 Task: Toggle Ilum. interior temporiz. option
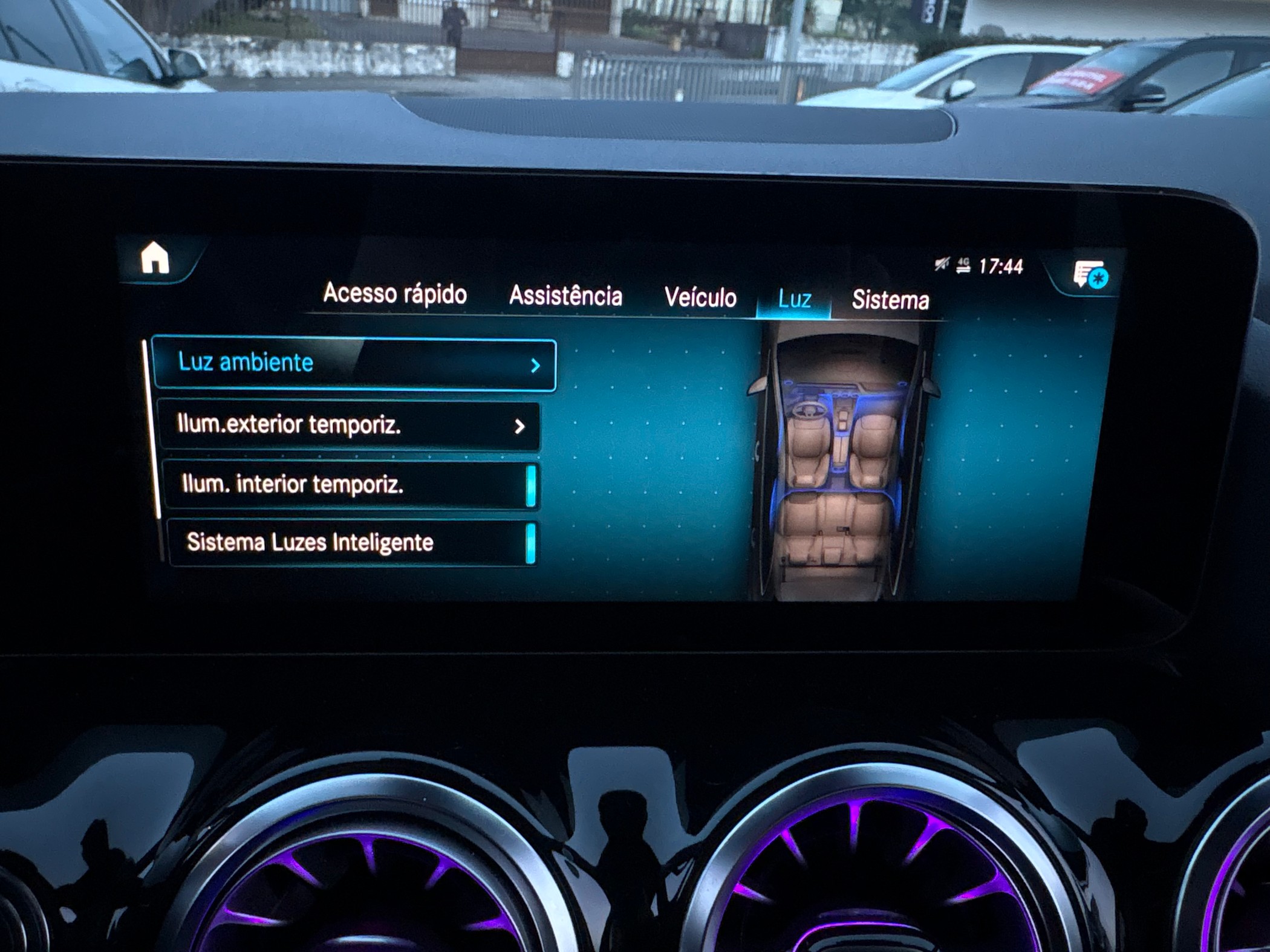coord(351,485)
